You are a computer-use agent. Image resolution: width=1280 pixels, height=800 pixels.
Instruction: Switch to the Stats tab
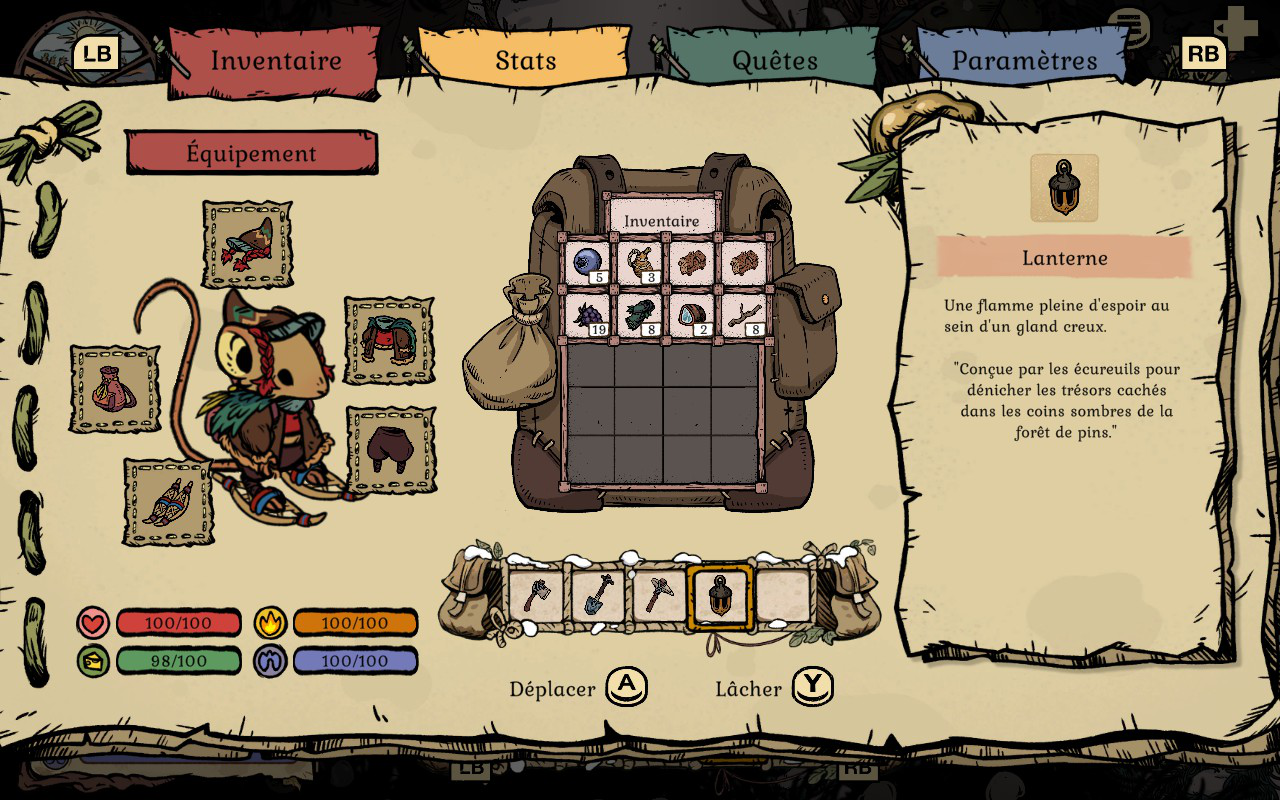pyautogui.click(x=525, y=60)
